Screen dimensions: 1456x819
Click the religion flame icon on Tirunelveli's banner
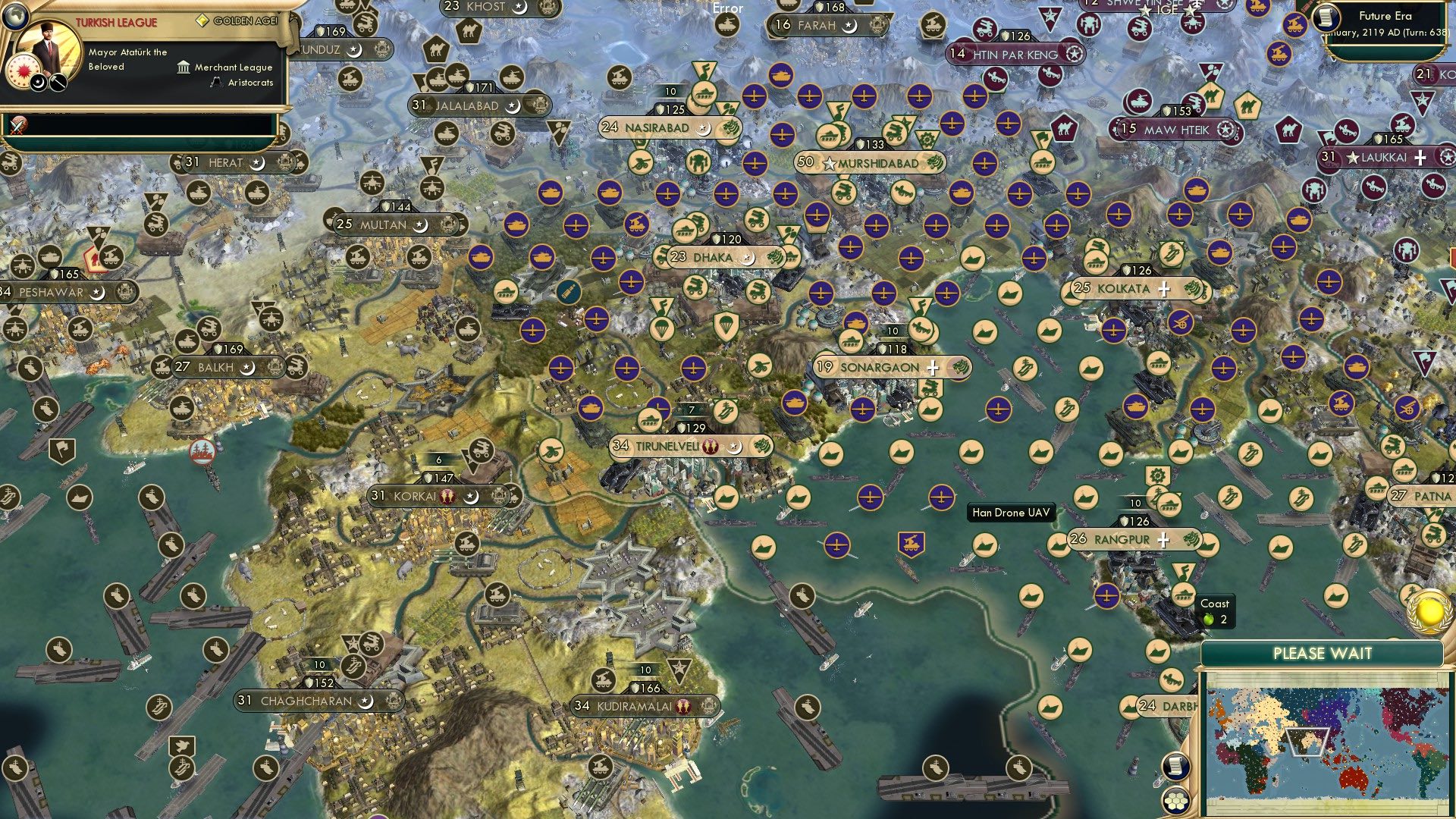711,447
